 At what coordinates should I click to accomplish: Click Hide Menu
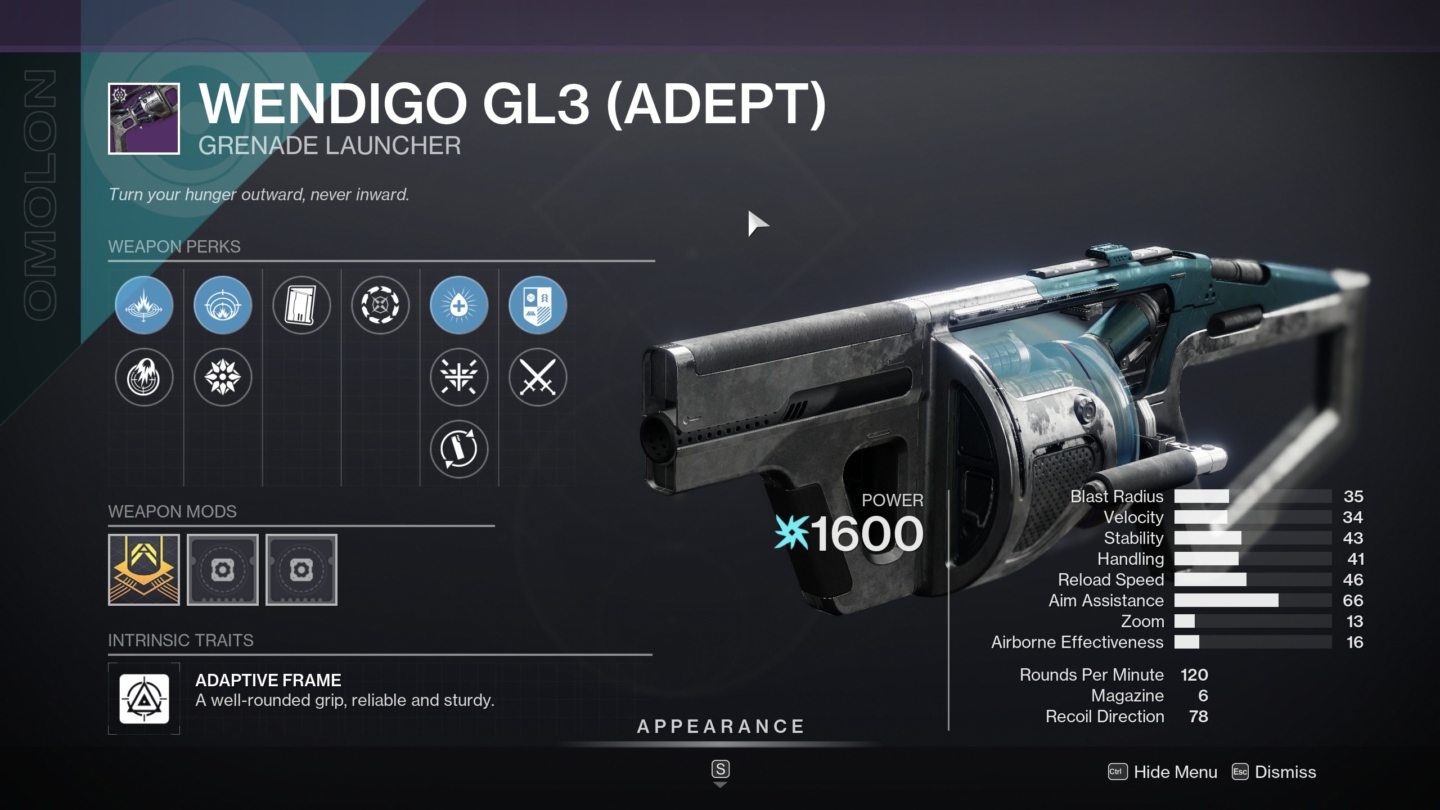pyautogui.click(x=1162, y=772)
